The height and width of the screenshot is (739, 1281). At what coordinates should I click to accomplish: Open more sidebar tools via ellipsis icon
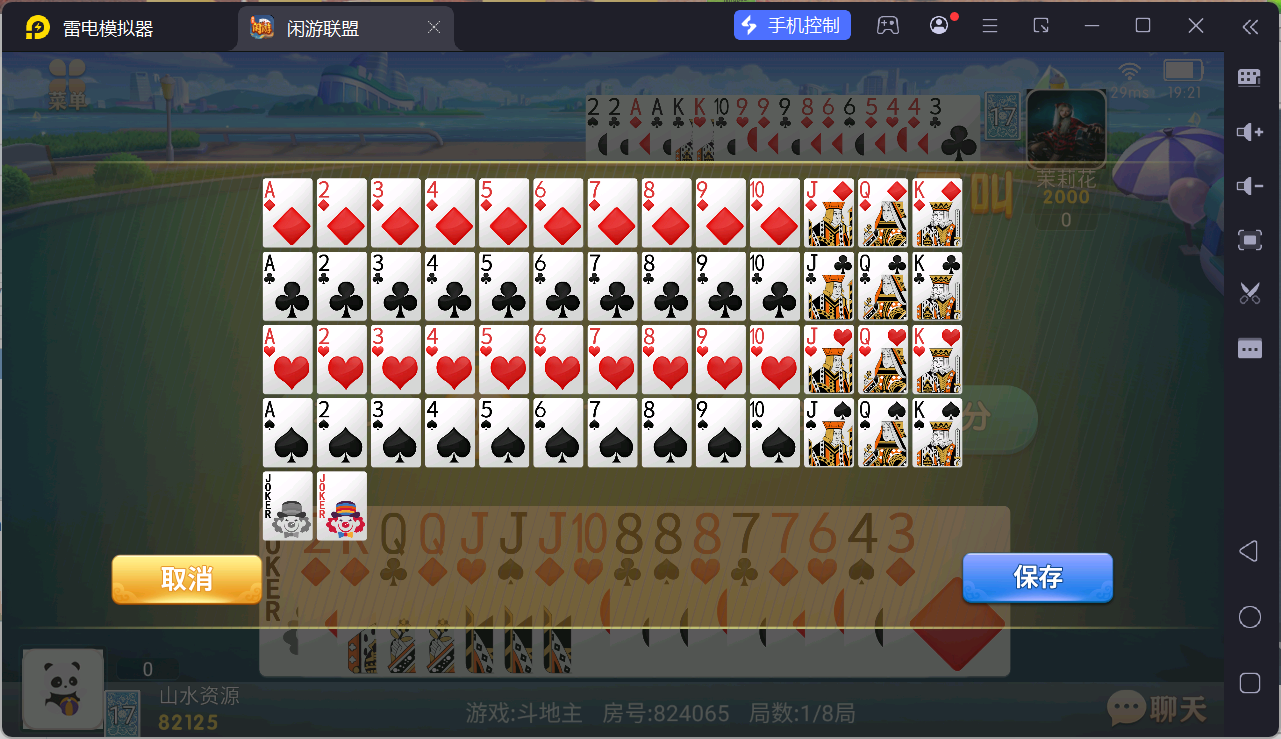pos(1248,348)
